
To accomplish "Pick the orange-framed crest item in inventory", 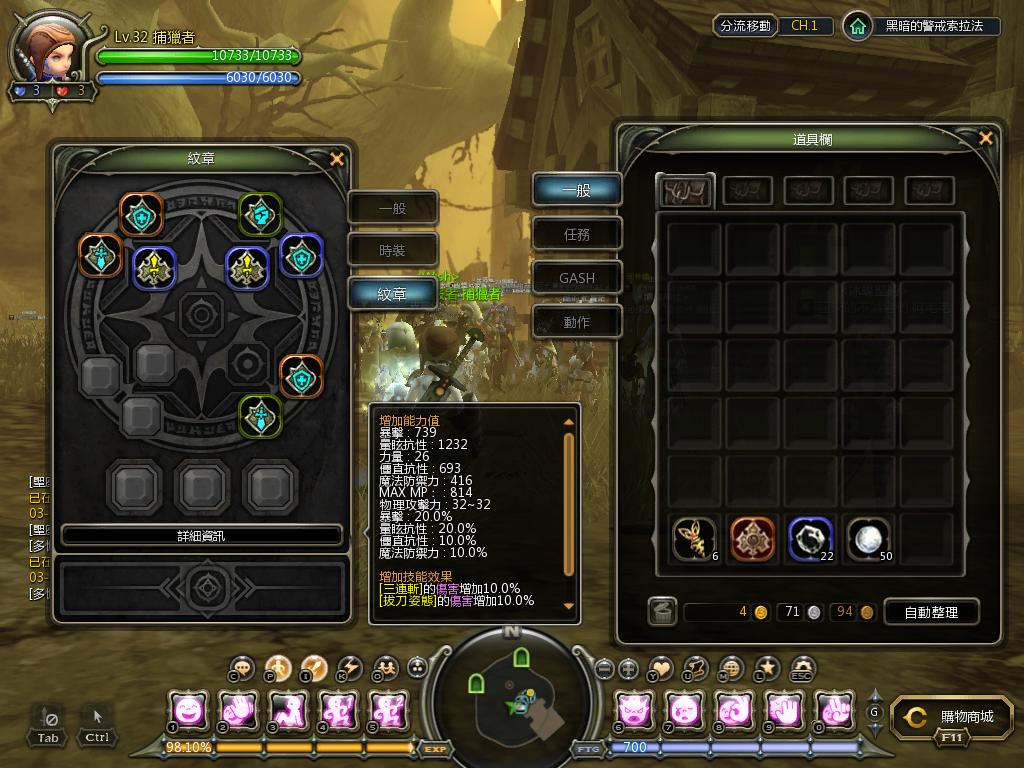I will pyautogui.click(x=752, y=540).
